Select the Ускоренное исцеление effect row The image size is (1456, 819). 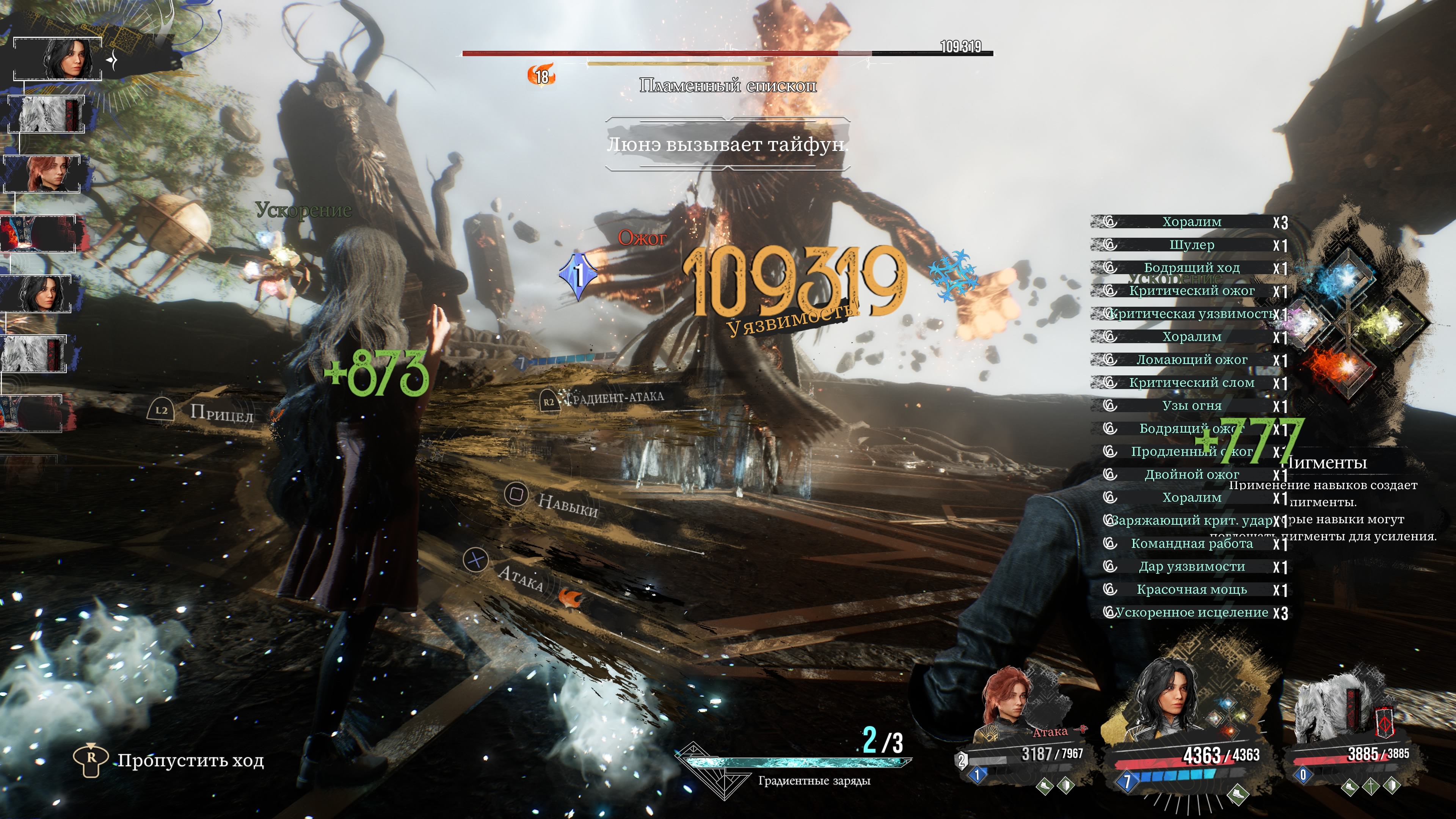coord(1191,613)
